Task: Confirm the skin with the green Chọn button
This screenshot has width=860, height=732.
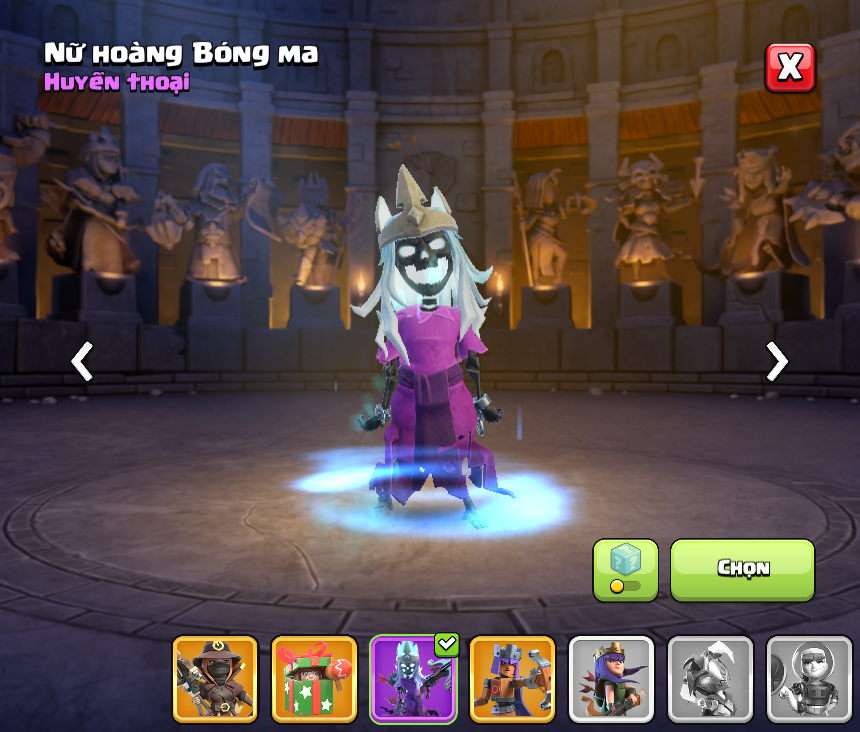Action: pos(742,569)
